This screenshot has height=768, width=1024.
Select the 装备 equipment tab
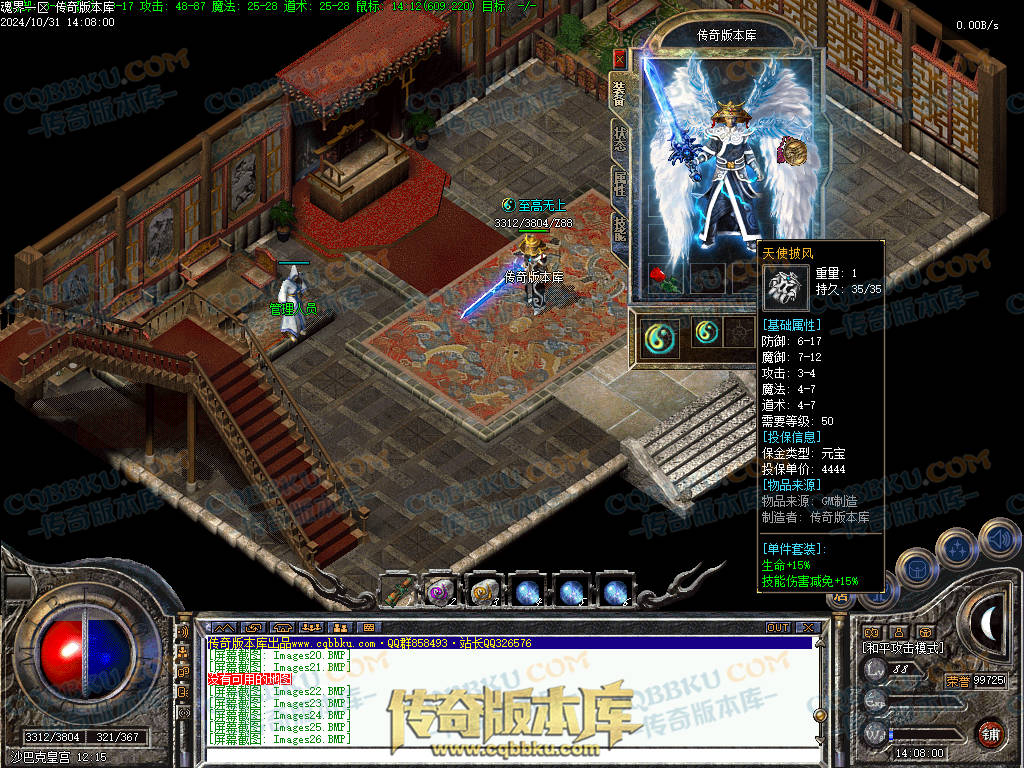point(619,93)
